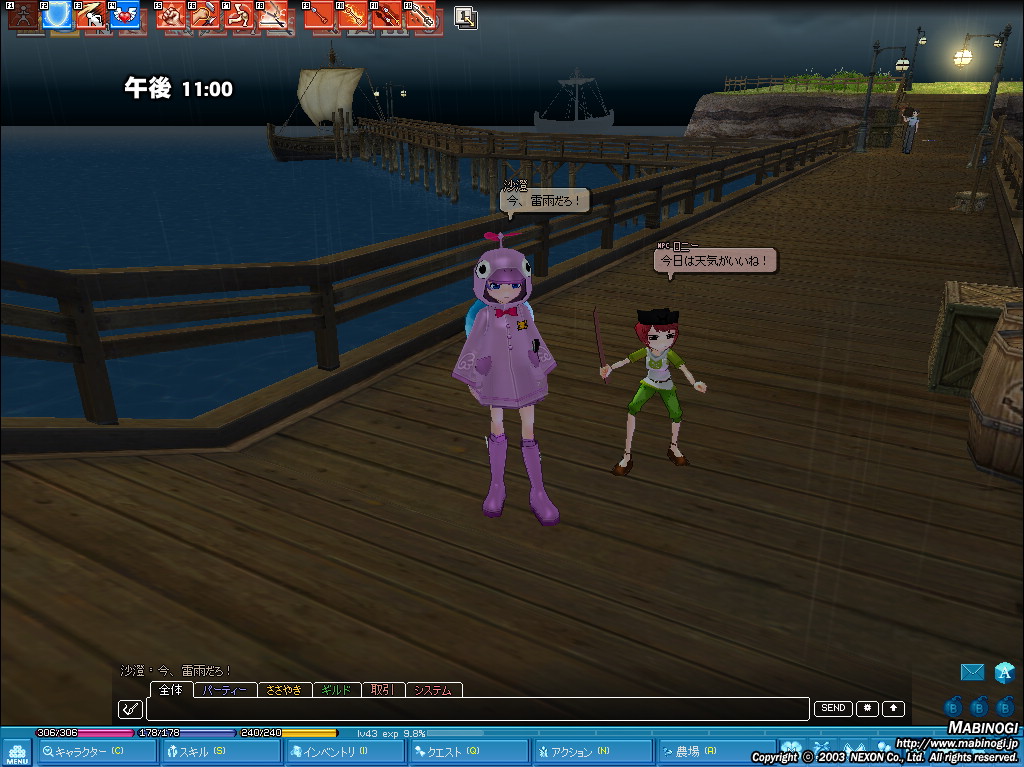Open the main MENU button
Image resolution: width=1024 pixels, height=767 pixels.
point(16,752)
